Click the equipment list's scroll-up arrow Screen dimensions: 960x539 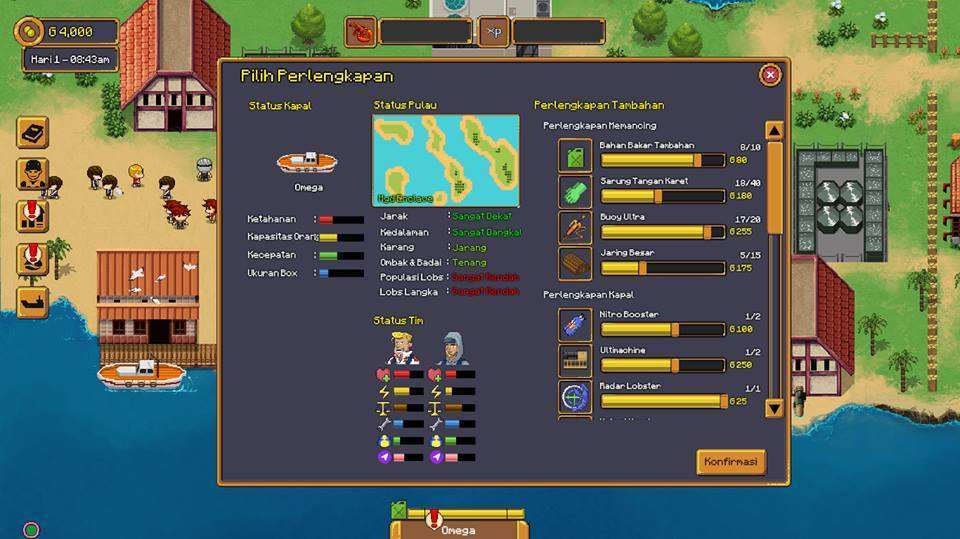pyautogui.click(x=774, y=130)
